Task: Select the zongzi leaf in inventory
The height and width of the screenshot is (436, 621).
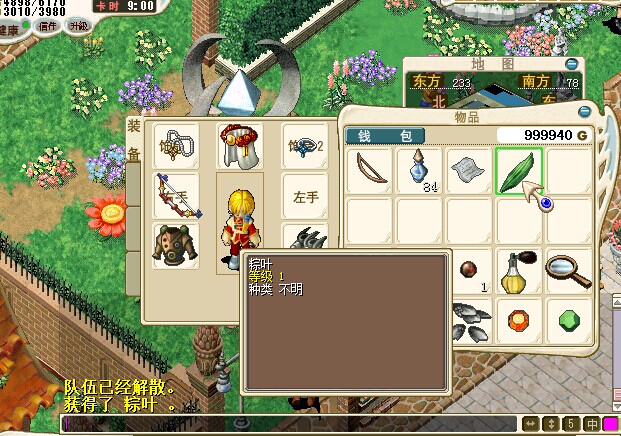Action: click(x=518, y=171)
